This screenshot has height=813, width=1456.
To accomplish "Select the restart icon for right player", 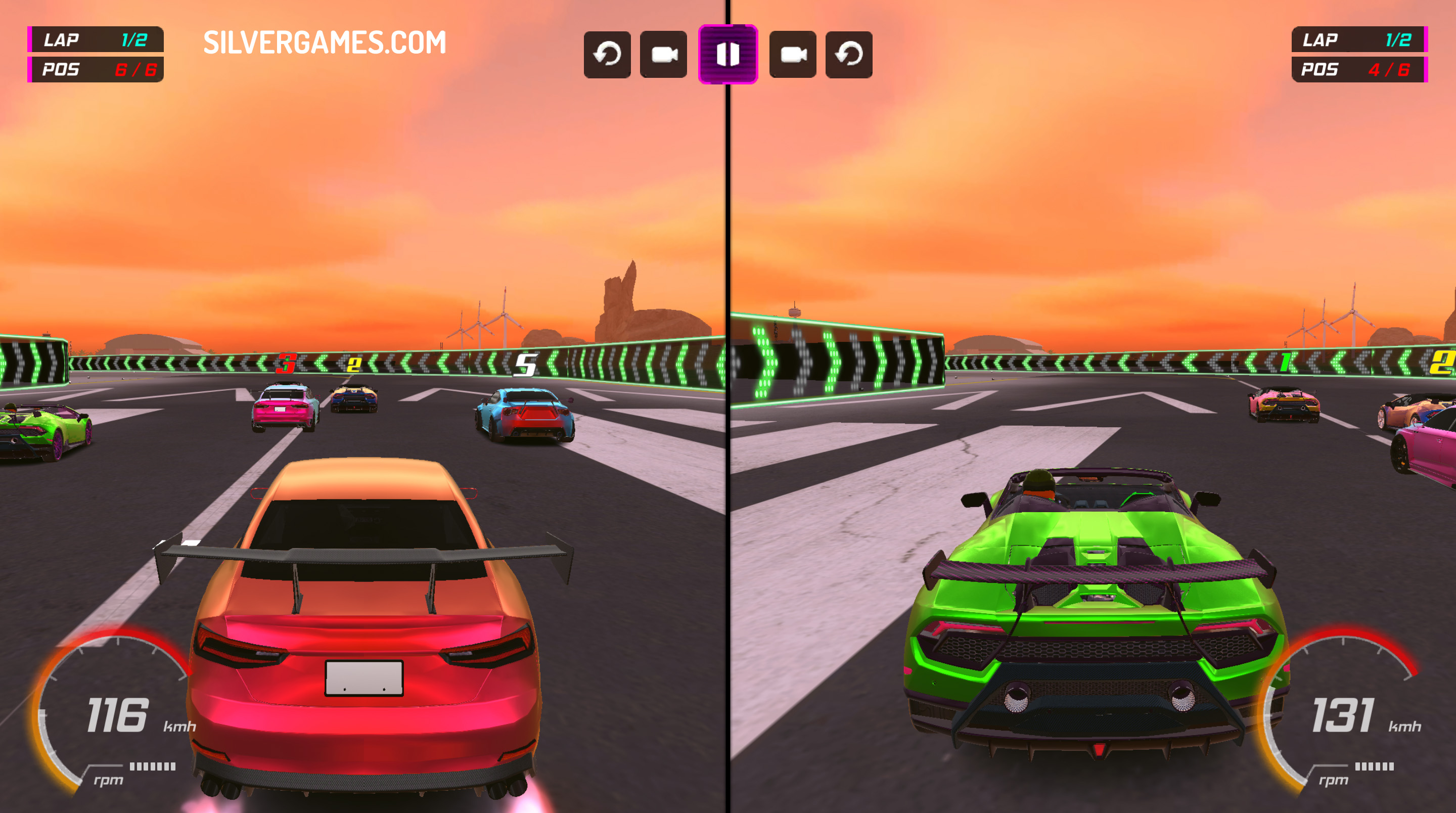I will point(849,55).
